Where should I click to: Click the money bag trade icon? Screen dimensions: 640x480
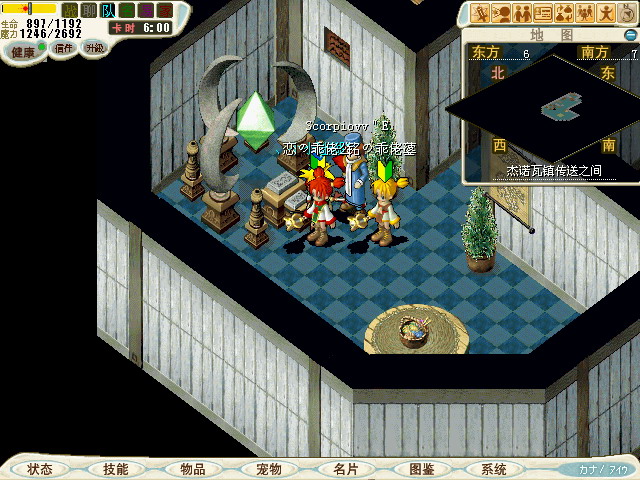[564, 13]
